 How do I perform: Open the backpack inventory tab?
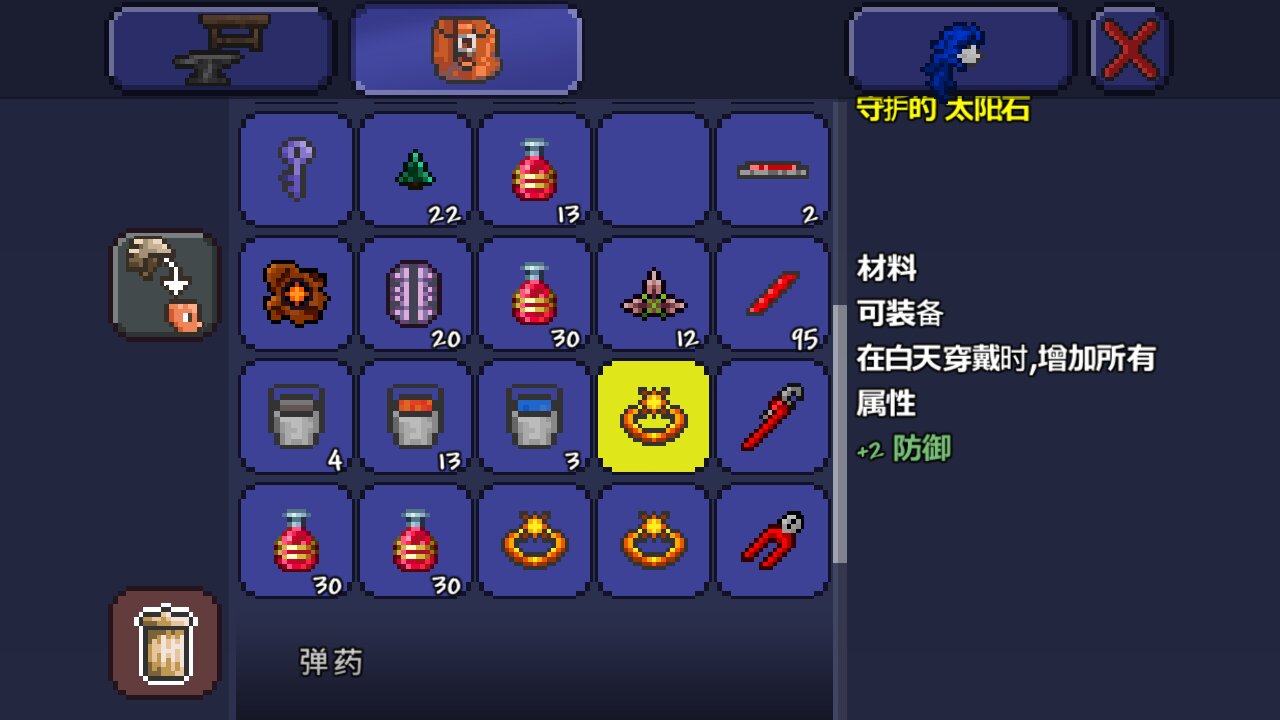pos(466,47)
